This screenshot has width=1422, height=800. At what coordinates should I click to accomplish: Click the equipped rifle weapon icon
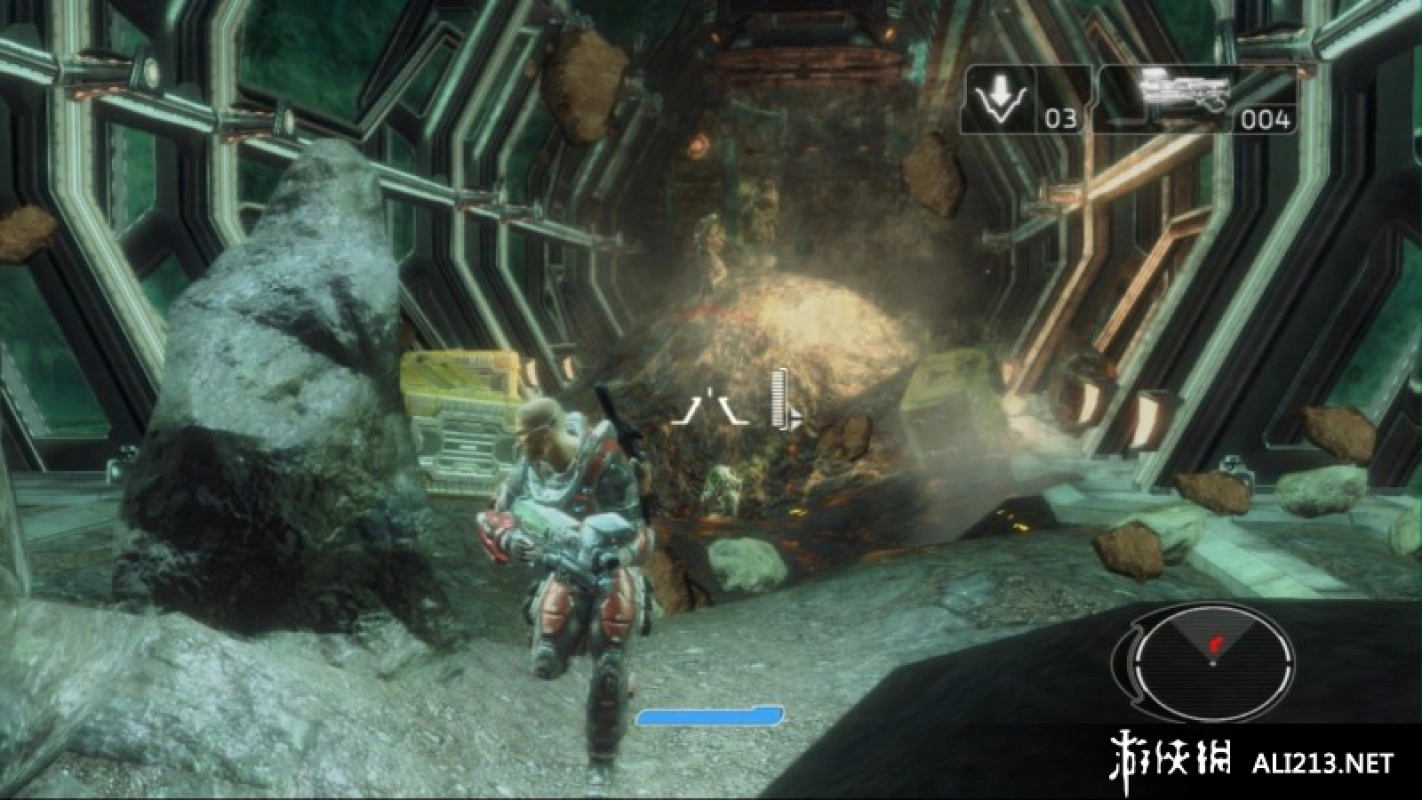pos(1184,94)
